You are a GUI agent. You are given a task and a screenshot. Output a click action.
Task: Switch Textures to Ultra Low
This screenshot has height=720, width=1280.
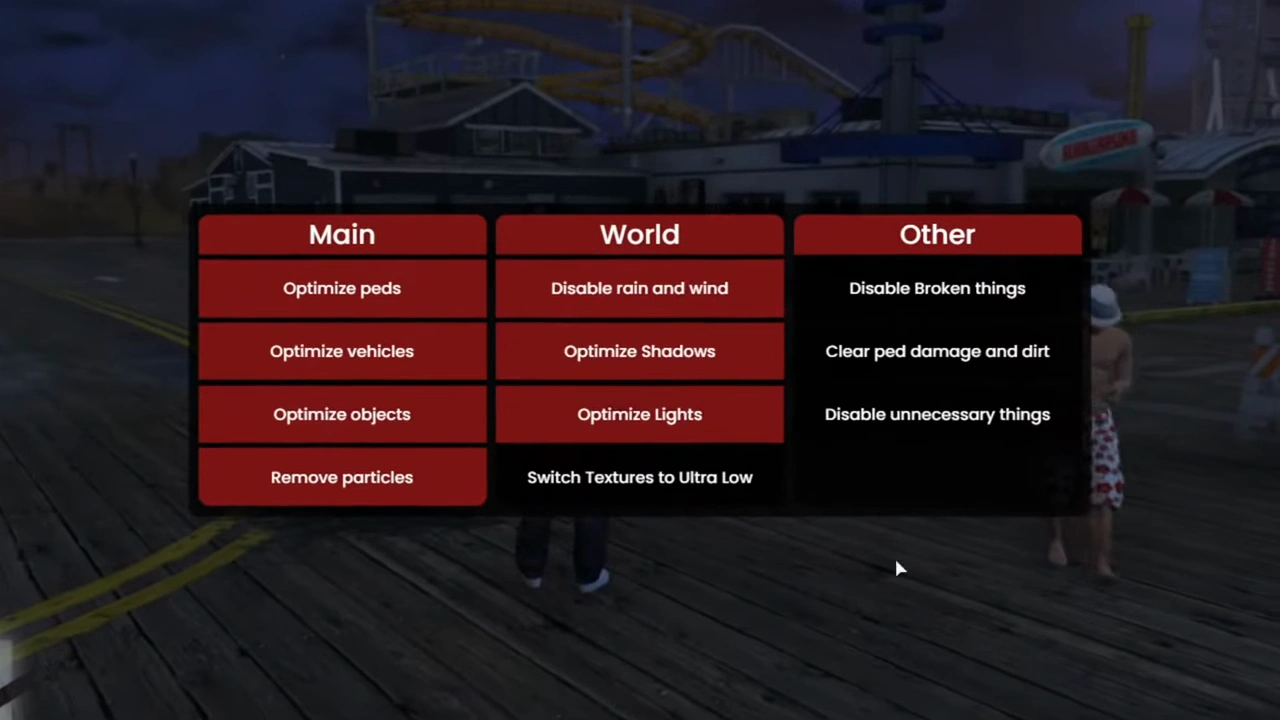639,477
